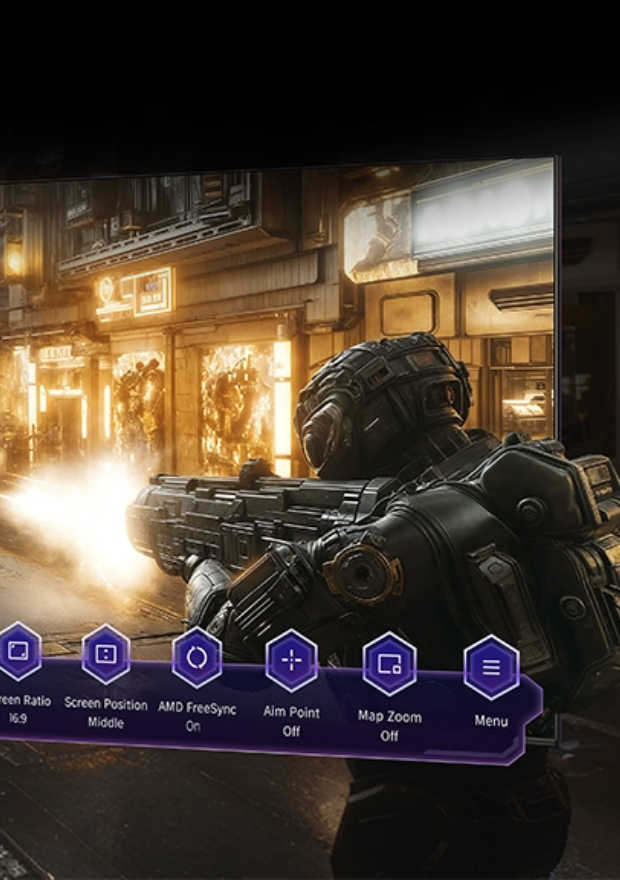Enable the Map Zoom feature

pos(389,664)
